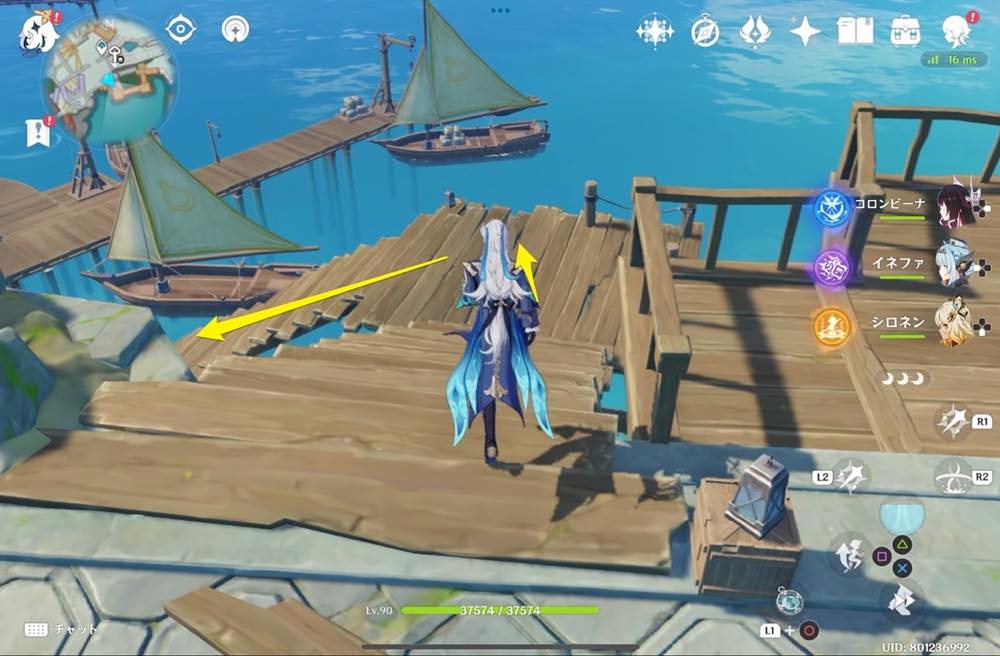Use the pinwheel sprint button
This screenshot has width=1000, height=656.
[x=901, y=599]
